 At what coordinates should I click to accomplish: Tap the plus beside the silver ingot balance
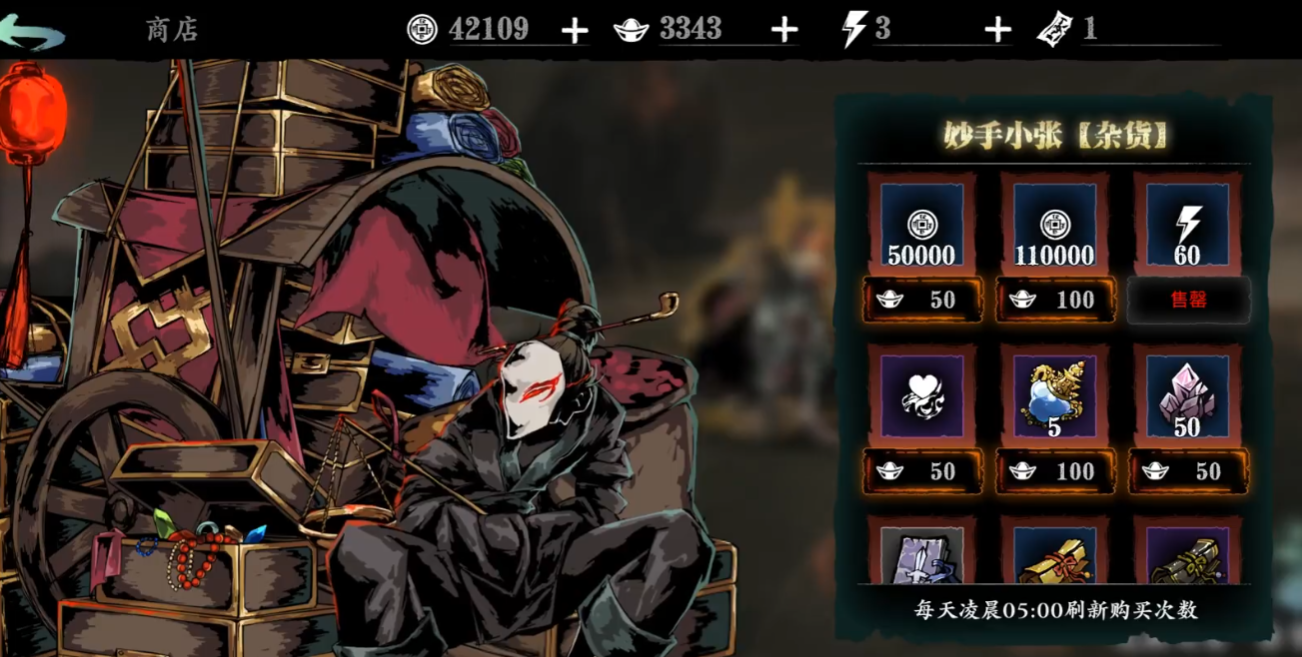tap(785, 31)
